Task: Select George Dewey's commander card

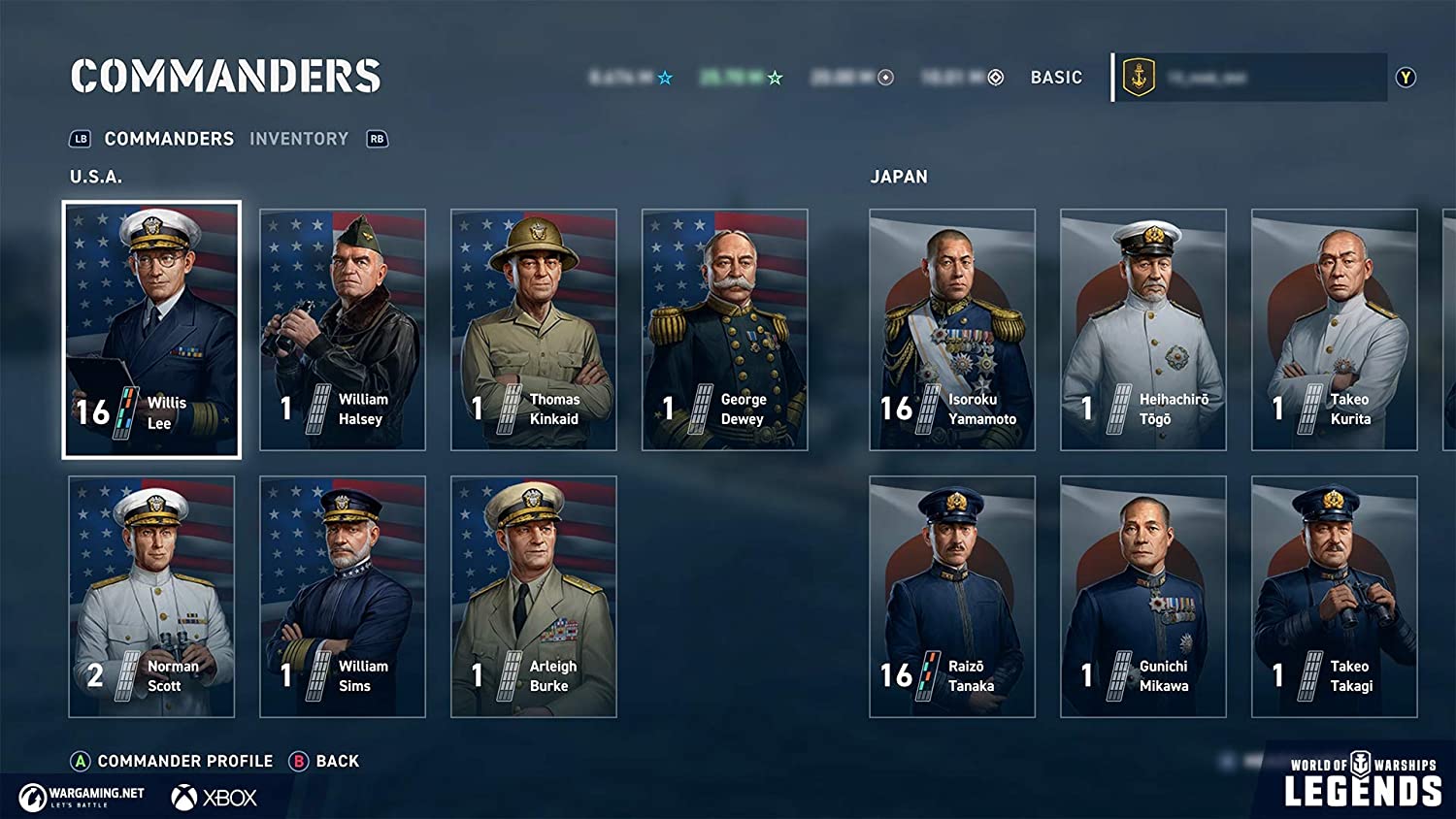Action: (725, 329)
